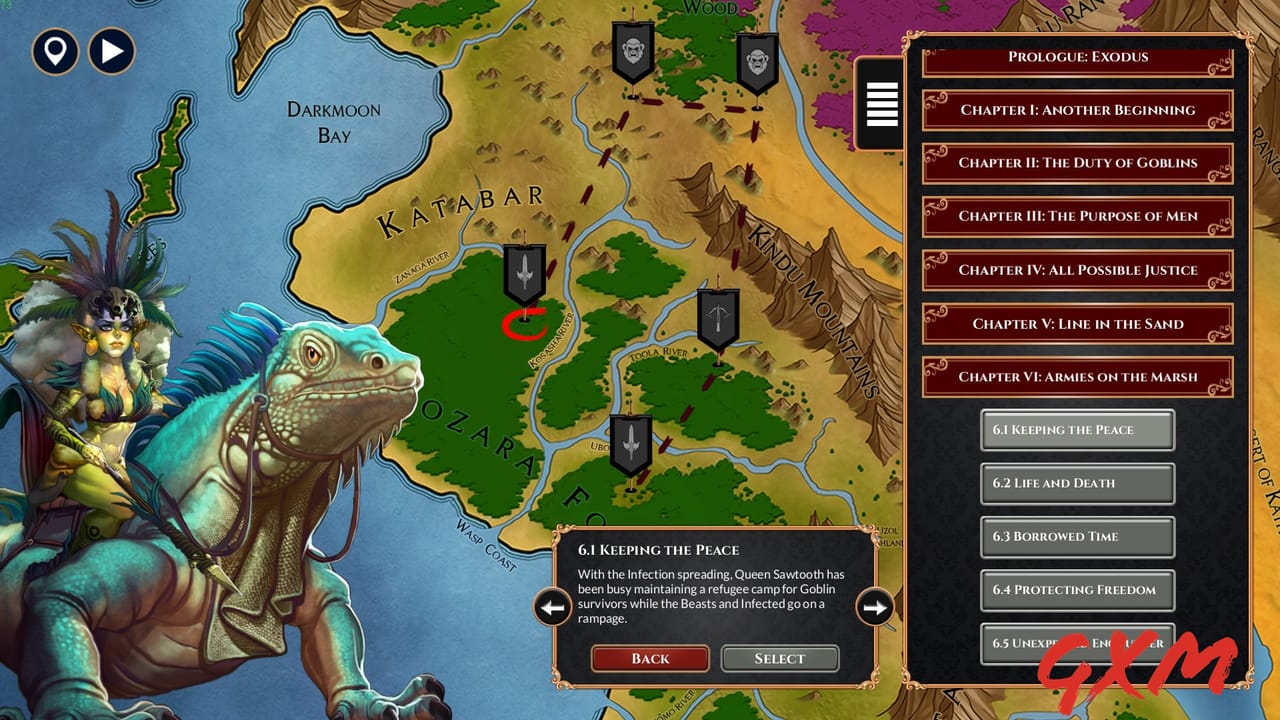The height and width of the screenshot is (720, 1280).
Task: Click the map pin locator icon
Action: [55, 52]
